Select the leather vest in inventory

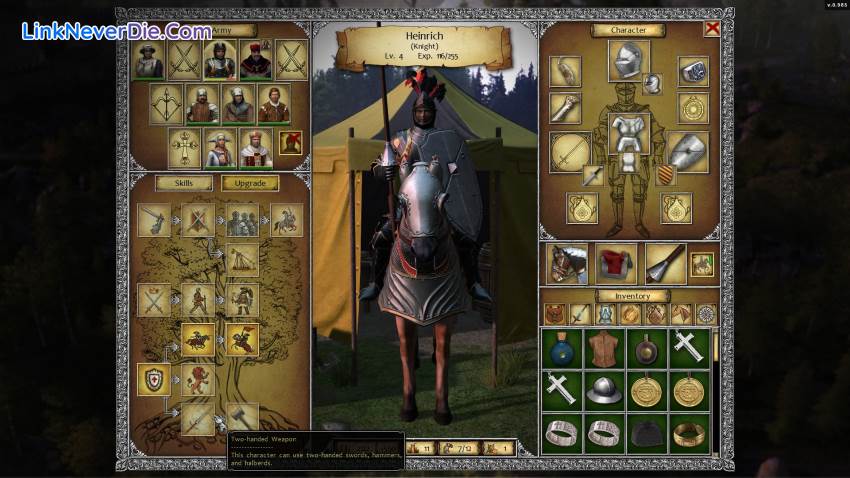tap(605, 347)
